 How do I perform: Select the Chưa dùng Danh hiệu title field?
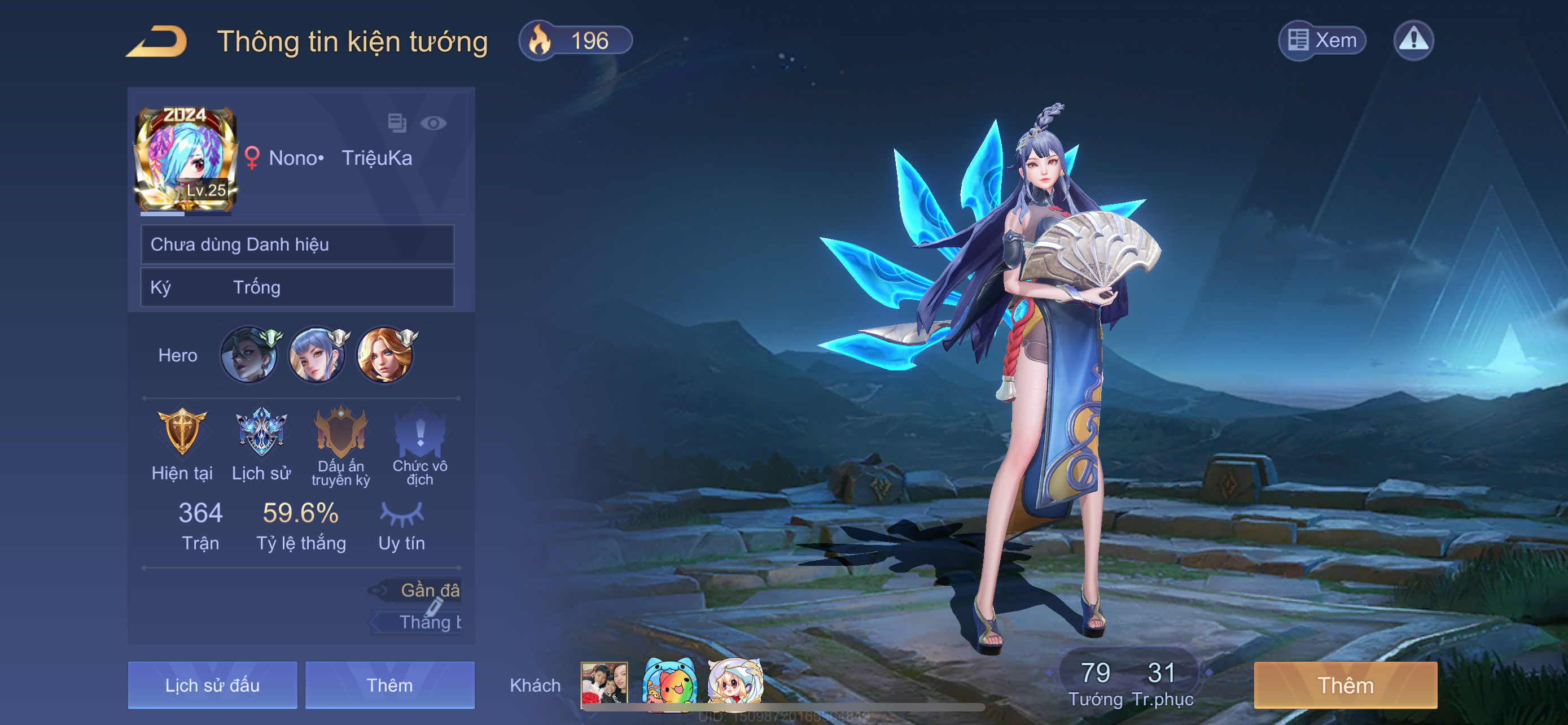(297, 244)
